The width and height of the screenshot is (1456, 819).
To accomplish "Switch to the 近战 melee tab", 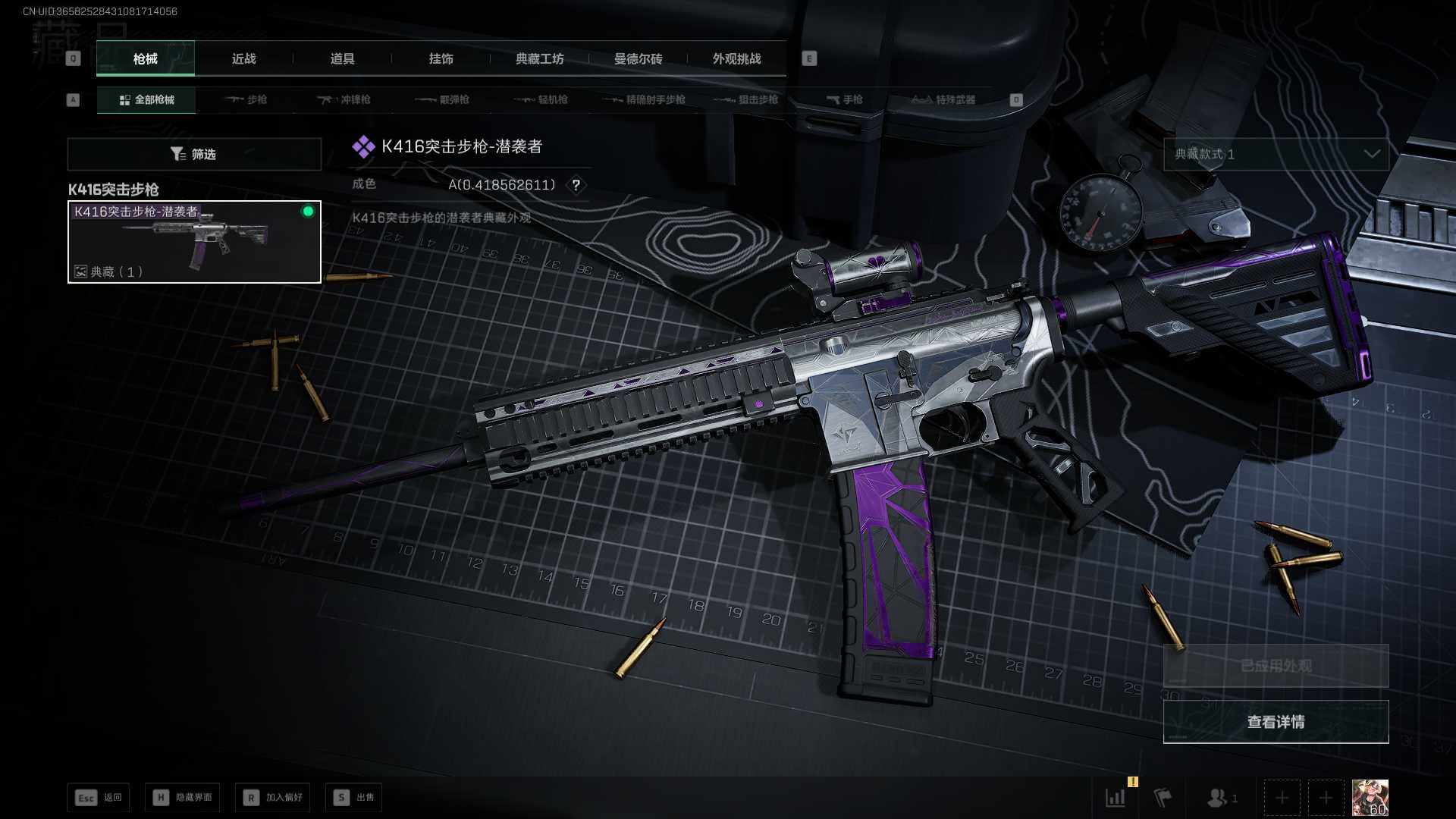I will click(x=243, y=59).
